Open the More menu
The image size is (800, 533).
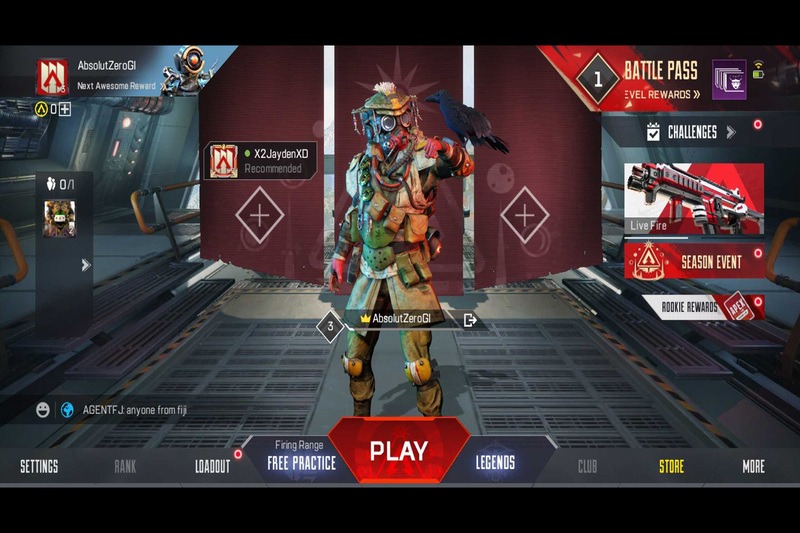pos(753,466)
